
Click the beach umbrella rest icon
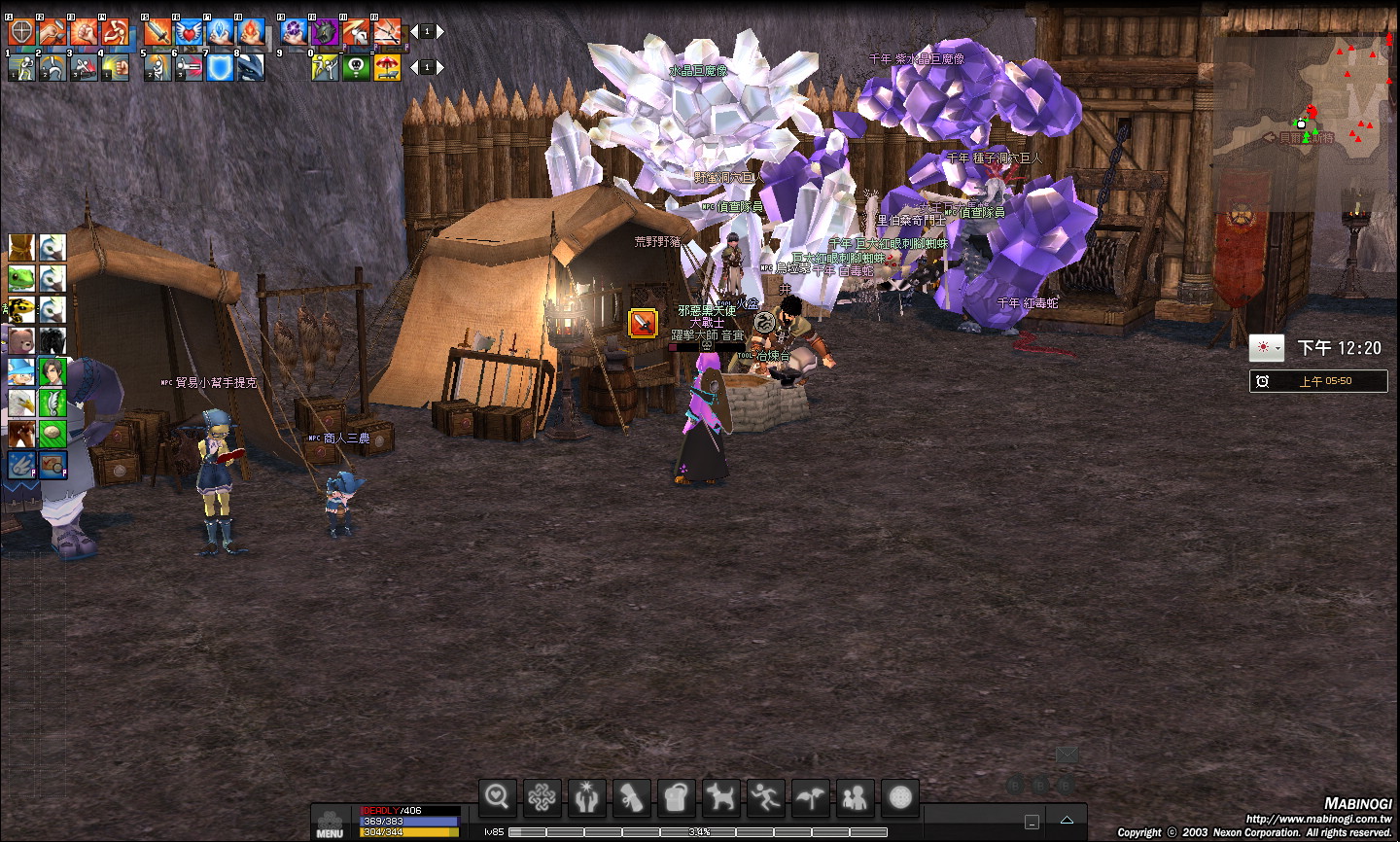387,67
